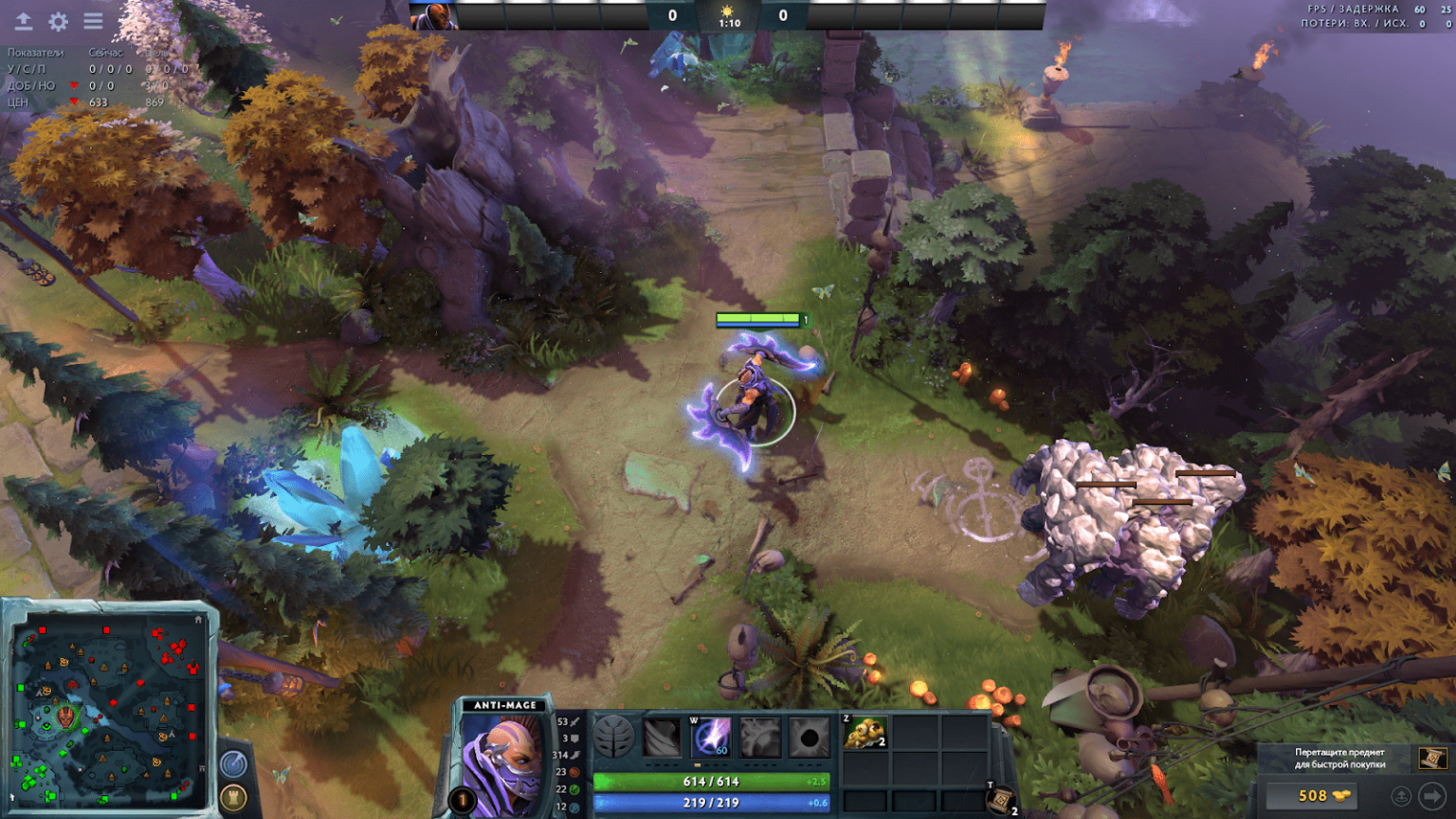
Task: Select the Mana Void ultimate icon
Action: click(x=810, y=737)
